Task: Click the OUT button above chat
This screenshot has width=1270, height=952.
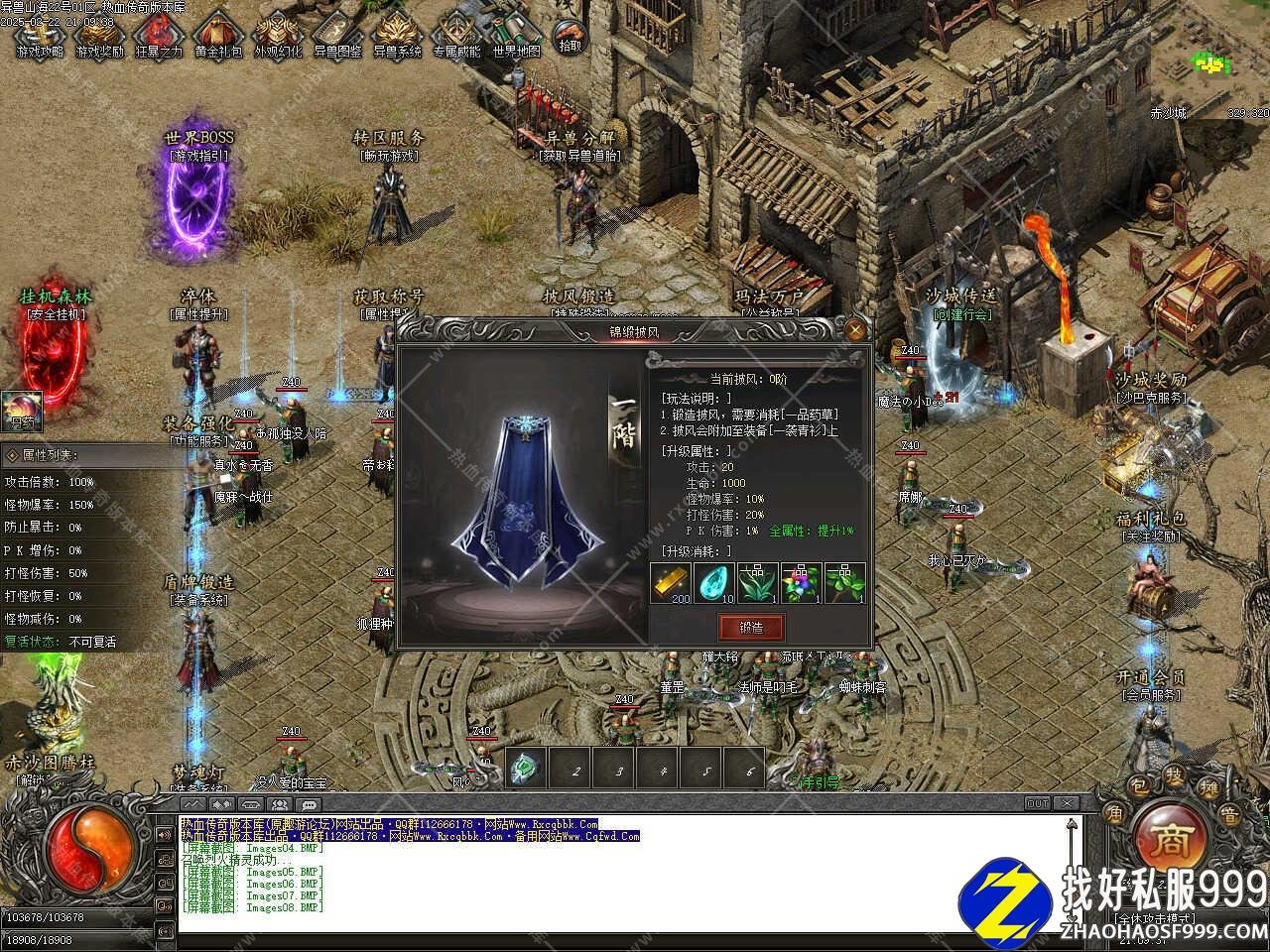Action: click(1038, 803)
